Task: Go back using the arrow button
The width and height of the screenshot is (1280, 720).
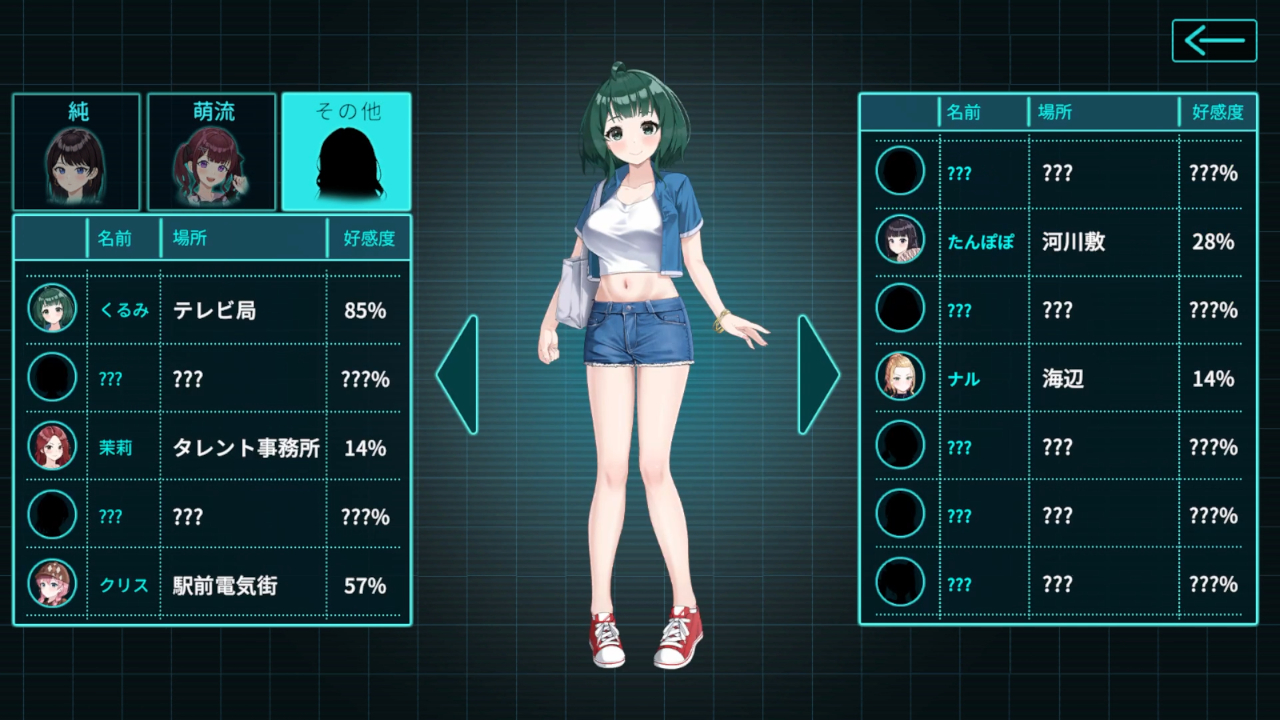Action: tap(1214, 41)
